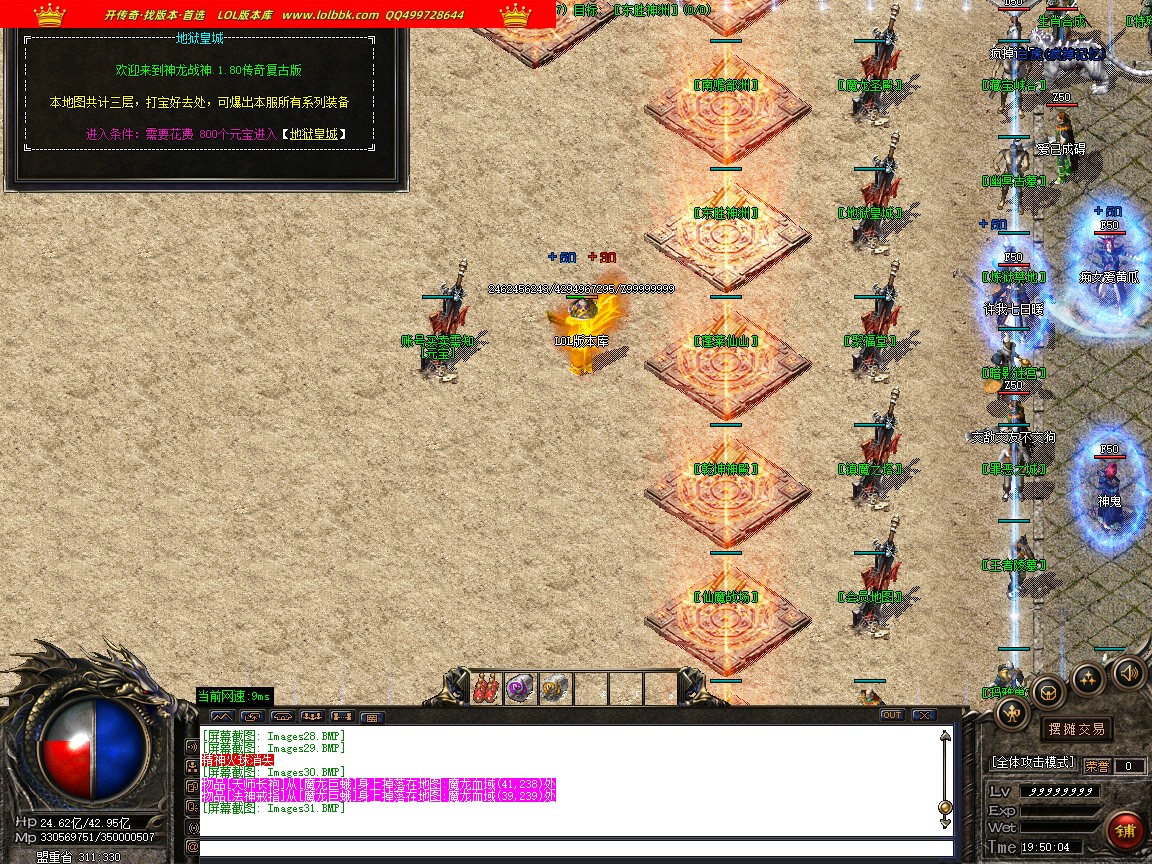Focus the chat text input field
This screenshot has height=864, width=1152.
point(570,848)
